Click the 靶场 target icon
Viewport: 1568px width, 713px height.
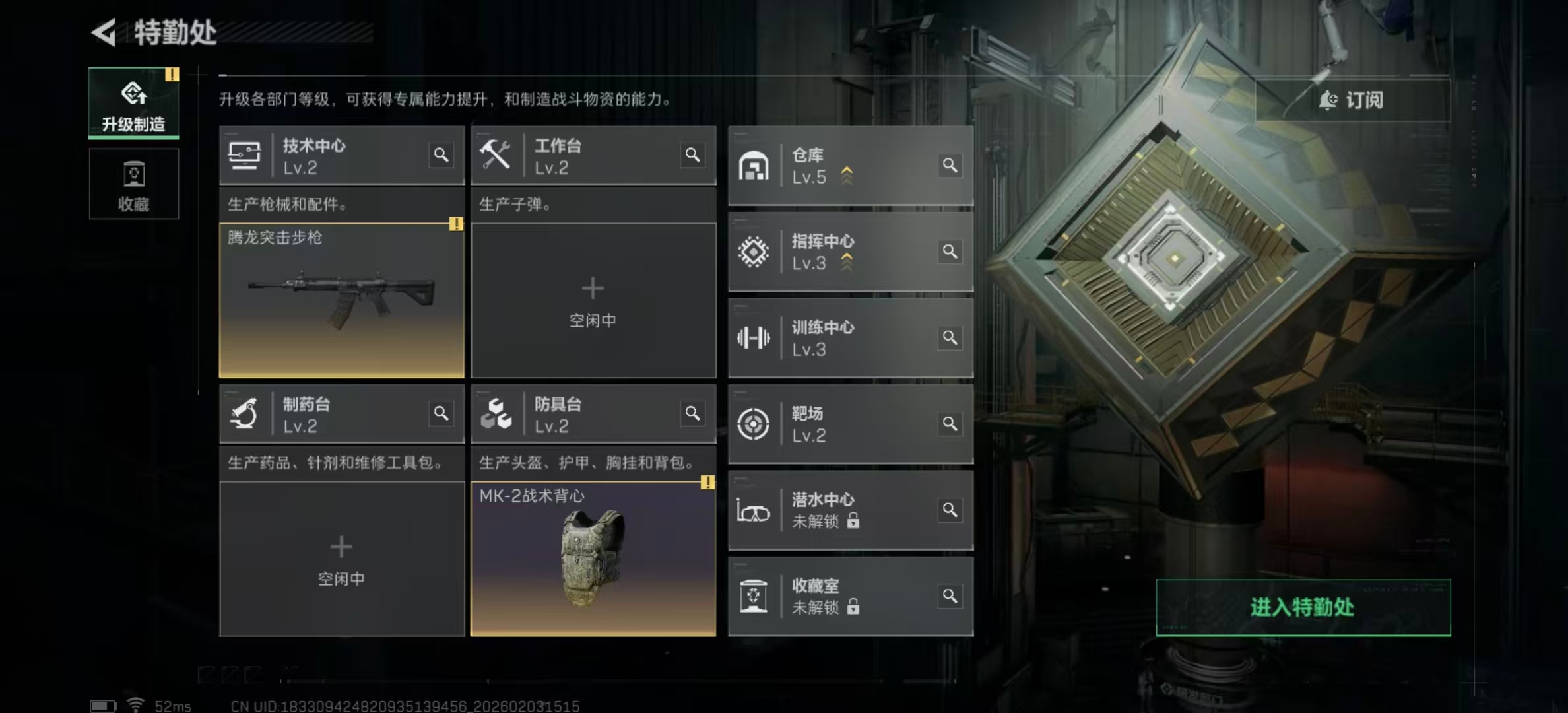754,424
